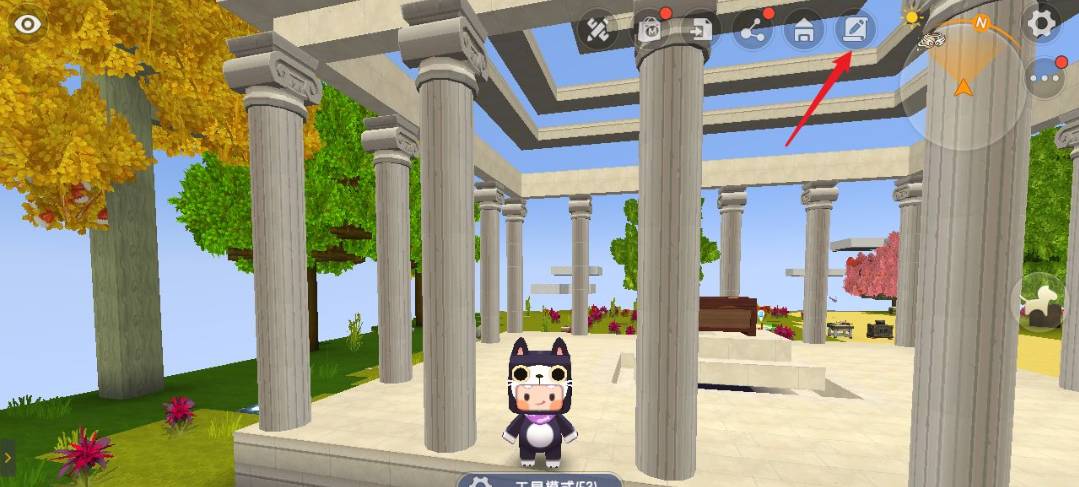Open the shopping bag store icon
The image size is (1079, 487).
648,31
